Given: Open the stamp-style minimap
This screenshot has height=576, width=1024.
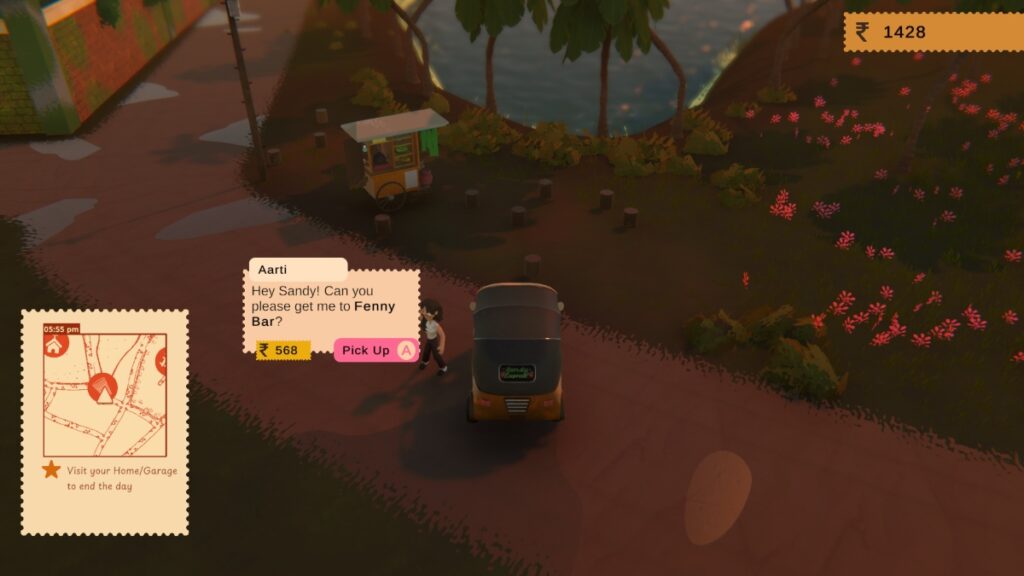Looking at the screenshot, I should (104, 394).
